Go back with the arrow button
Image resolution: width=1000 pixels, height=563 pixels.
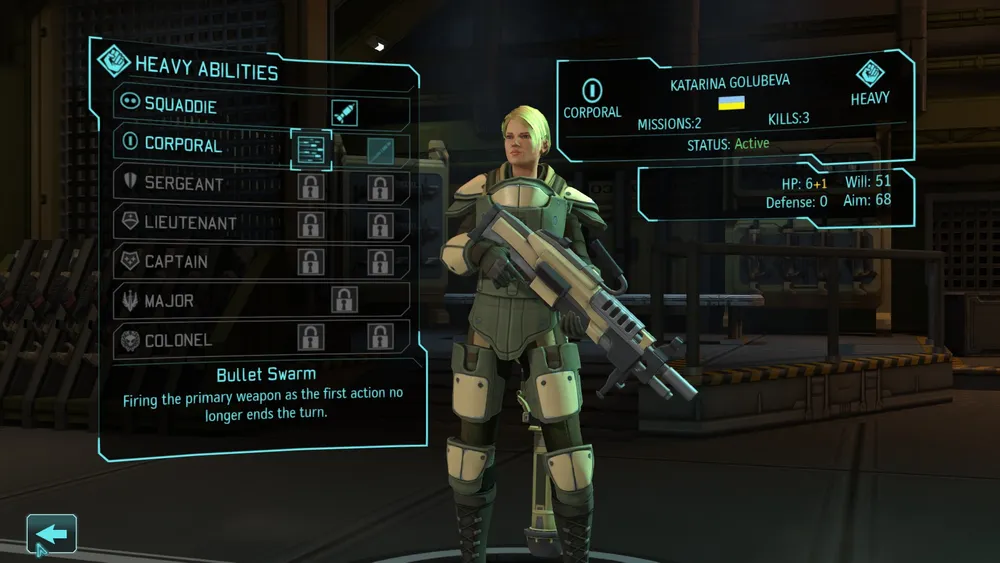tap(51, 535)
